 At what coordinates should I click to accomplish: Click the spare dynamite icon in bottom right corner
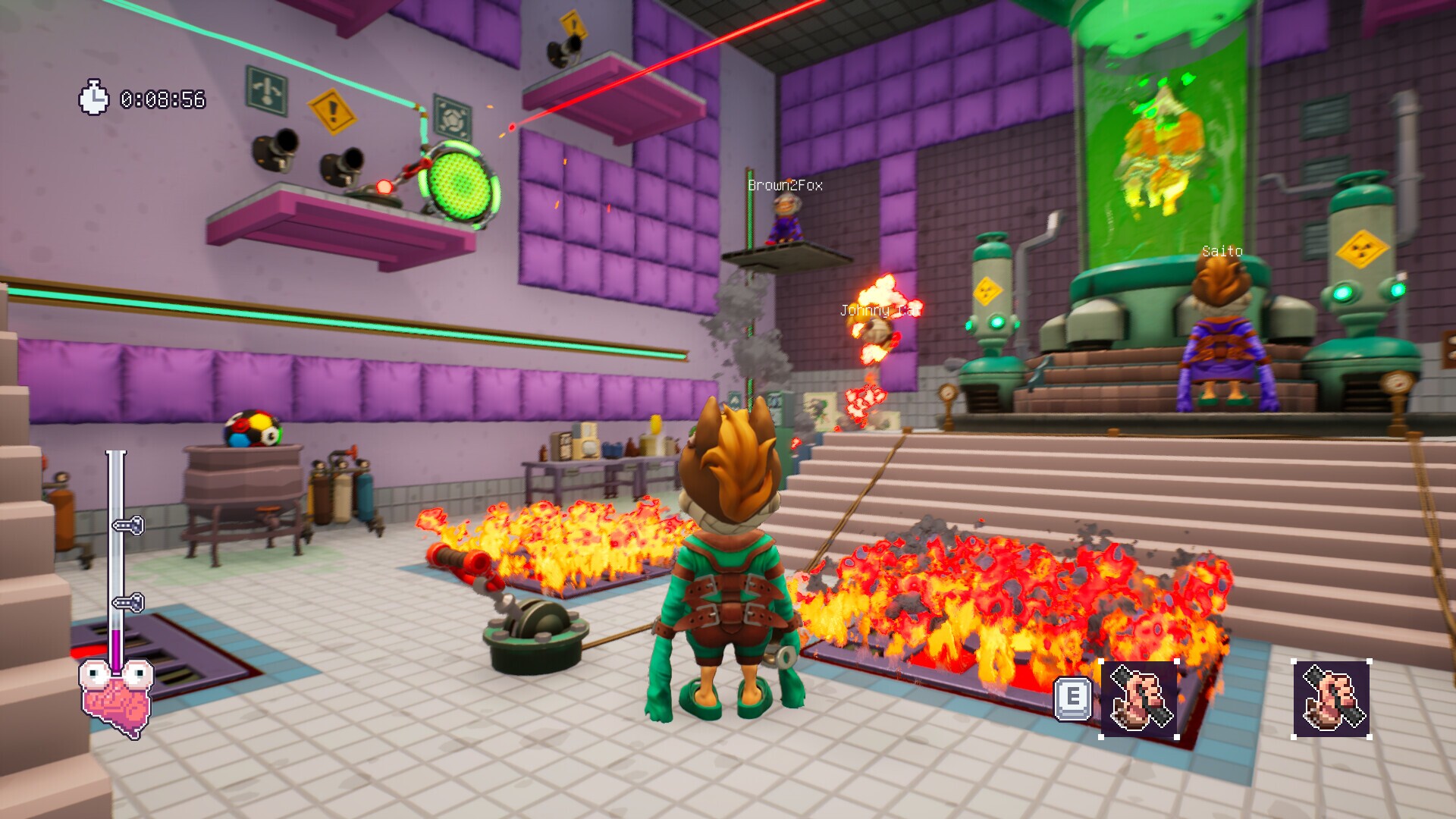tap(1332, 698)
